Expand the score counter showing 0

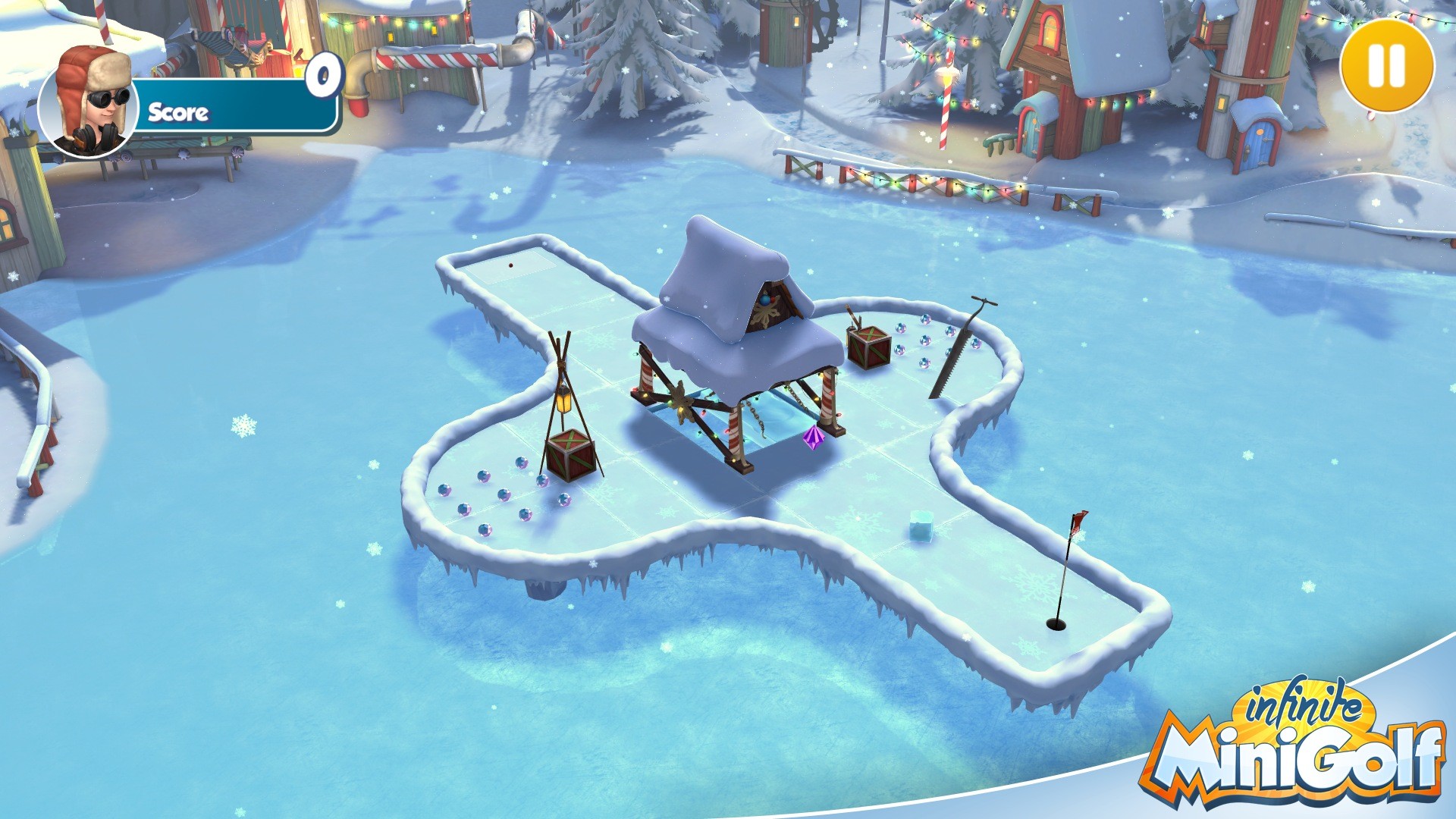tap(323, 74)
